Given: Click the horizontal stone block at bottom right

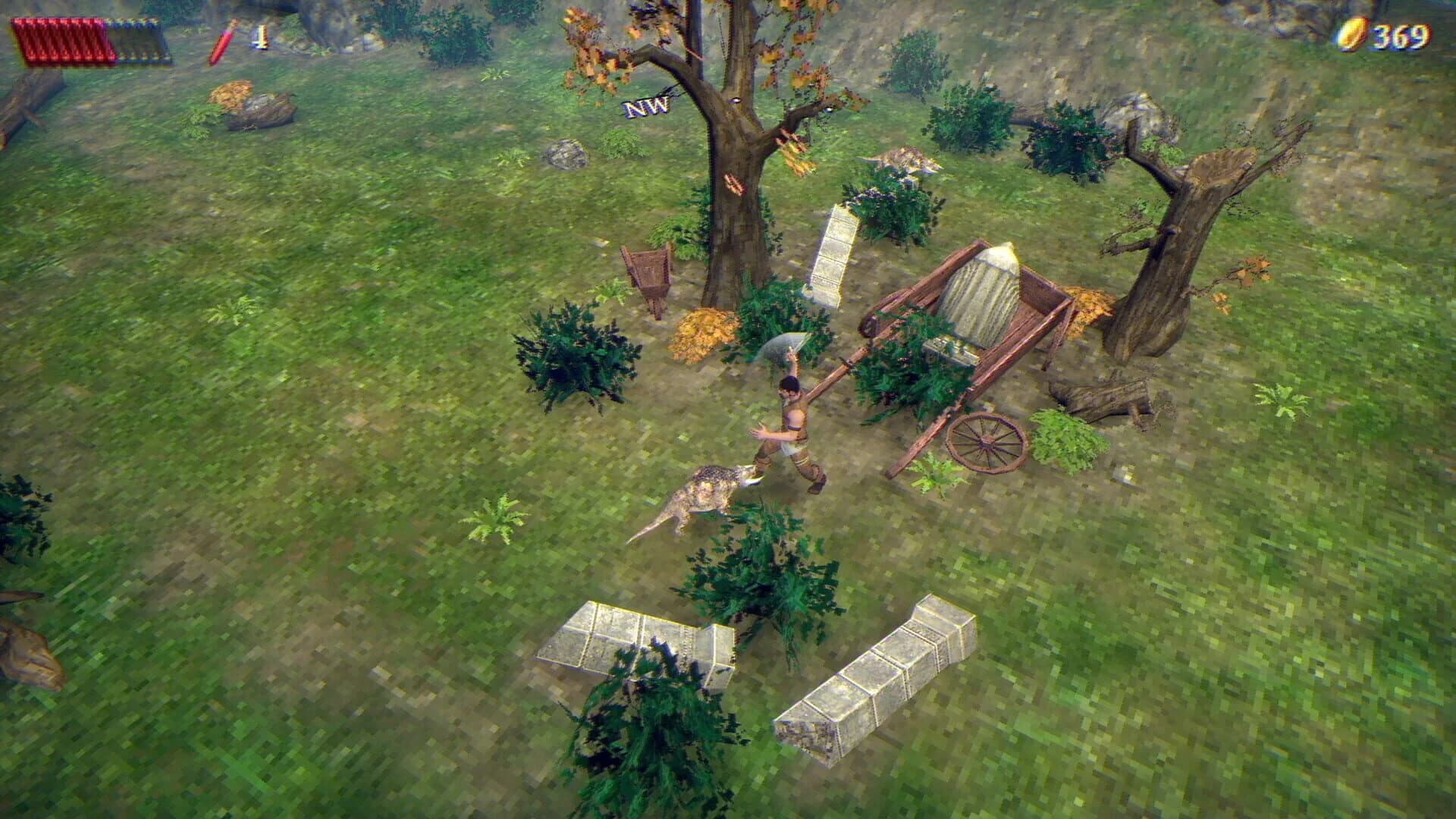Looking at the screenshot, I should click(x=887, y=675).
